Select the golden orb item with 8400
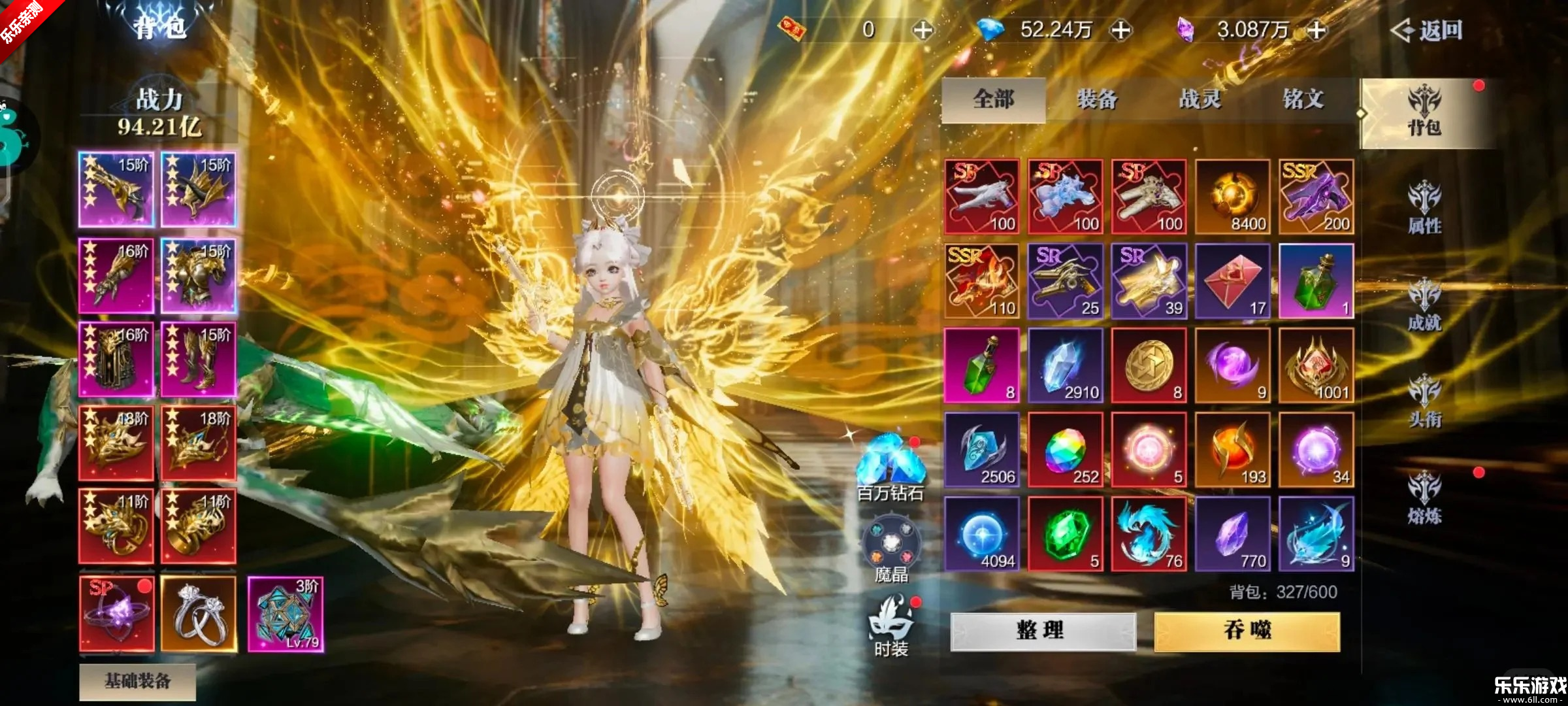 (1232, 197)
